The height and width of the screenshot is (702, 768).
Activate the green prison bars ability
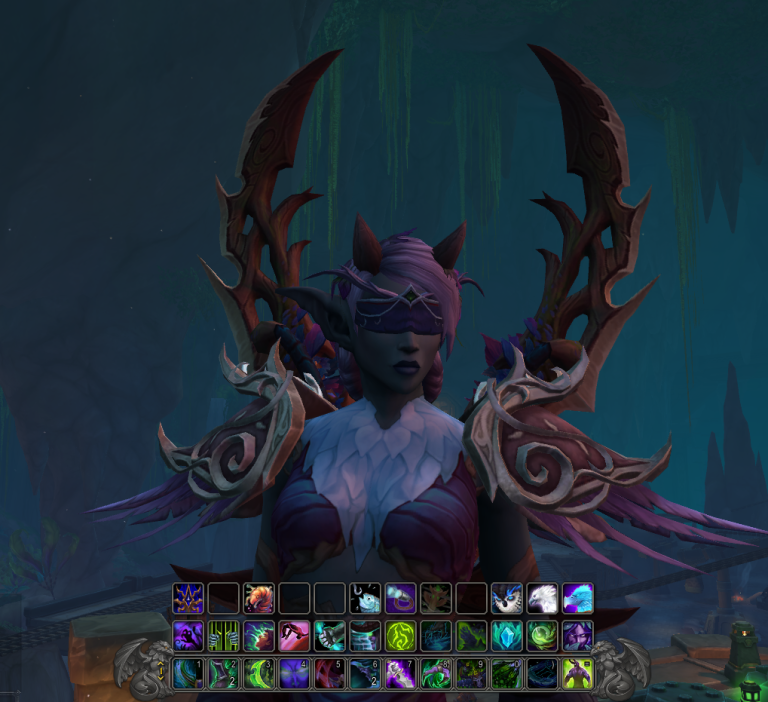(x=224, y=635)
